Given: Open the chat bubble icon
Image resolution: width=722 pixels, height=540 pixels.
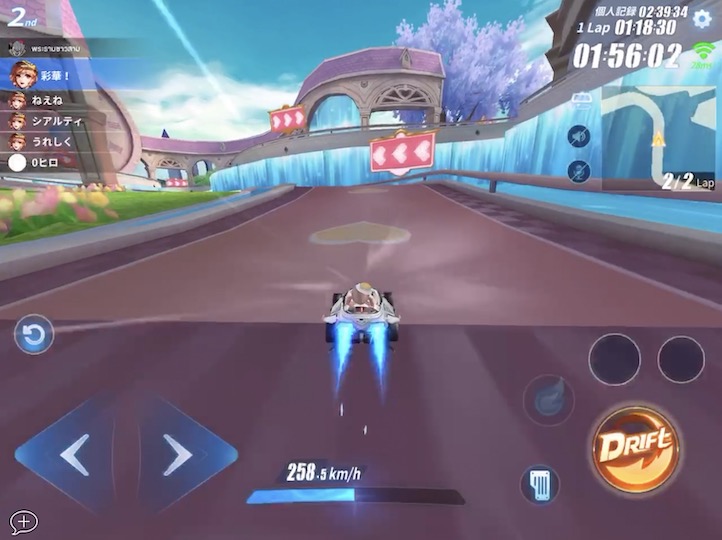Looking at the screenshot, I should coord(23,521).
